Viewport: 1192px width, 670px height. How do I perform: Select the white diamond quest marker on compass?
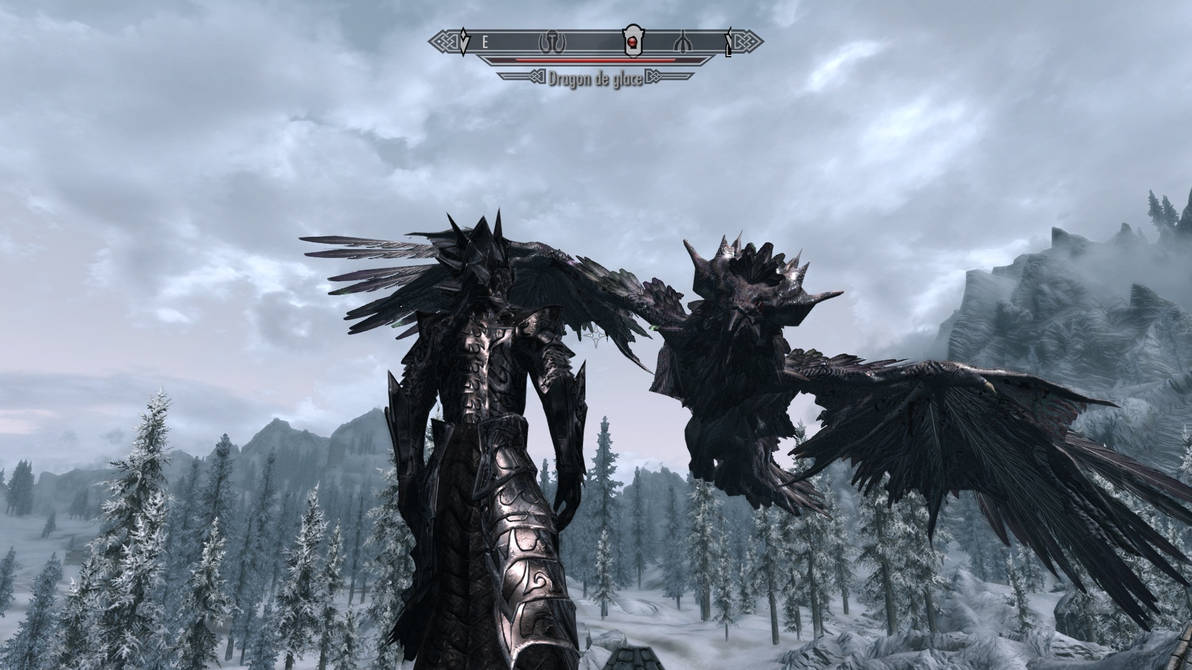click(463, 42)
